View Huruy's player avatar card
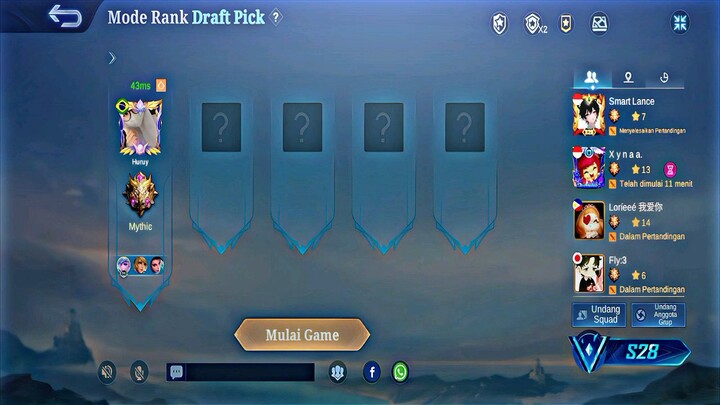The image size is (720, 405). [140, 127]
